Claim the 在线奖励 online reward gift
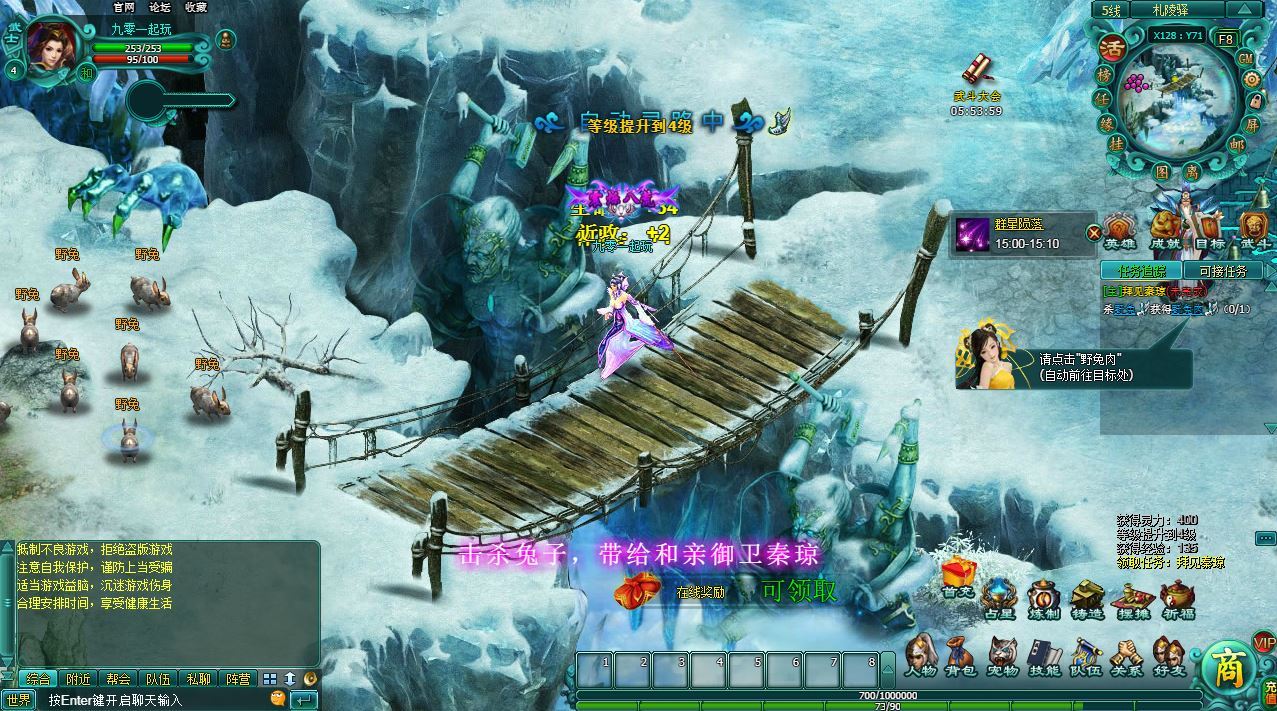 pyautogui.click(x=631, y=591)
